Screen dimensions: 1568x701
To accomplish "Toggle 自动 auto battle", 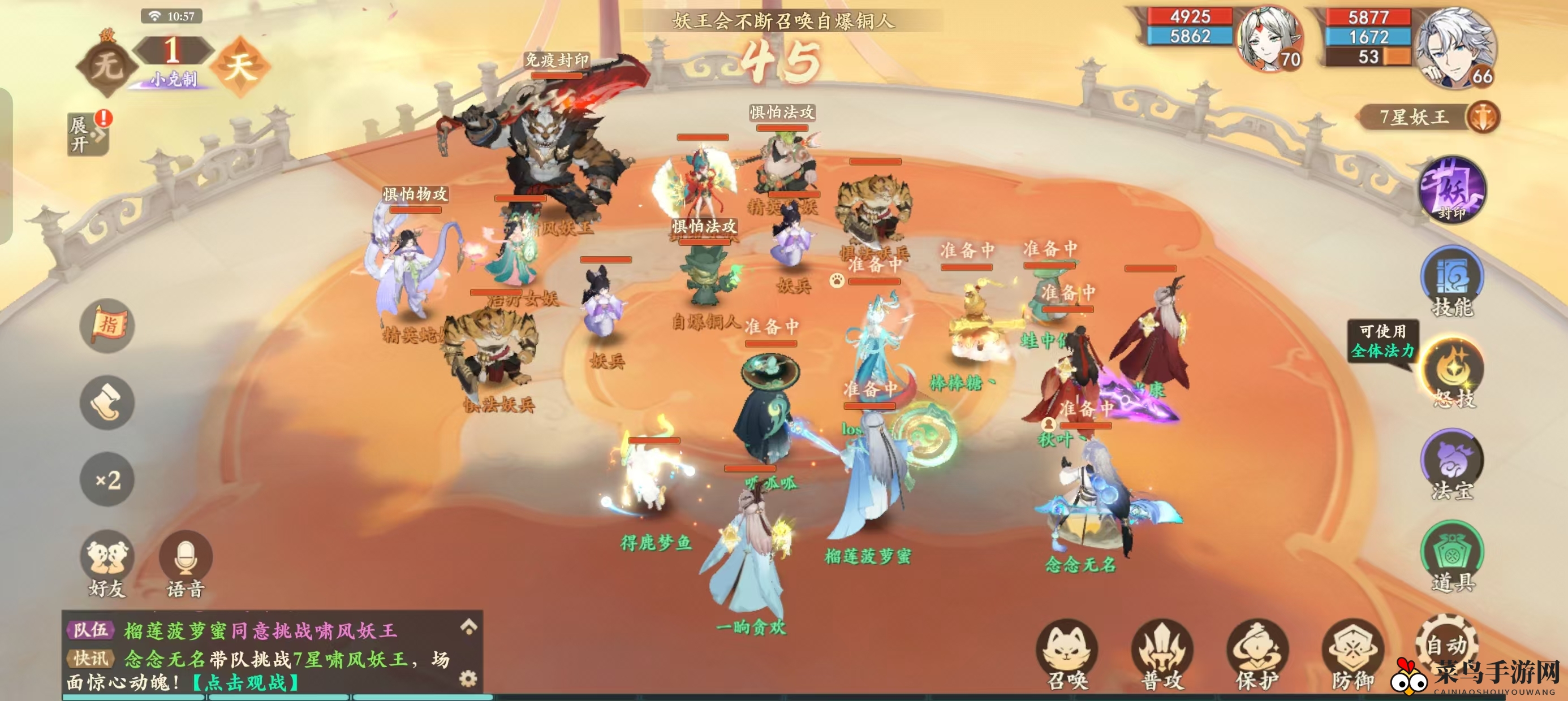I will [x=1446, y=645].
